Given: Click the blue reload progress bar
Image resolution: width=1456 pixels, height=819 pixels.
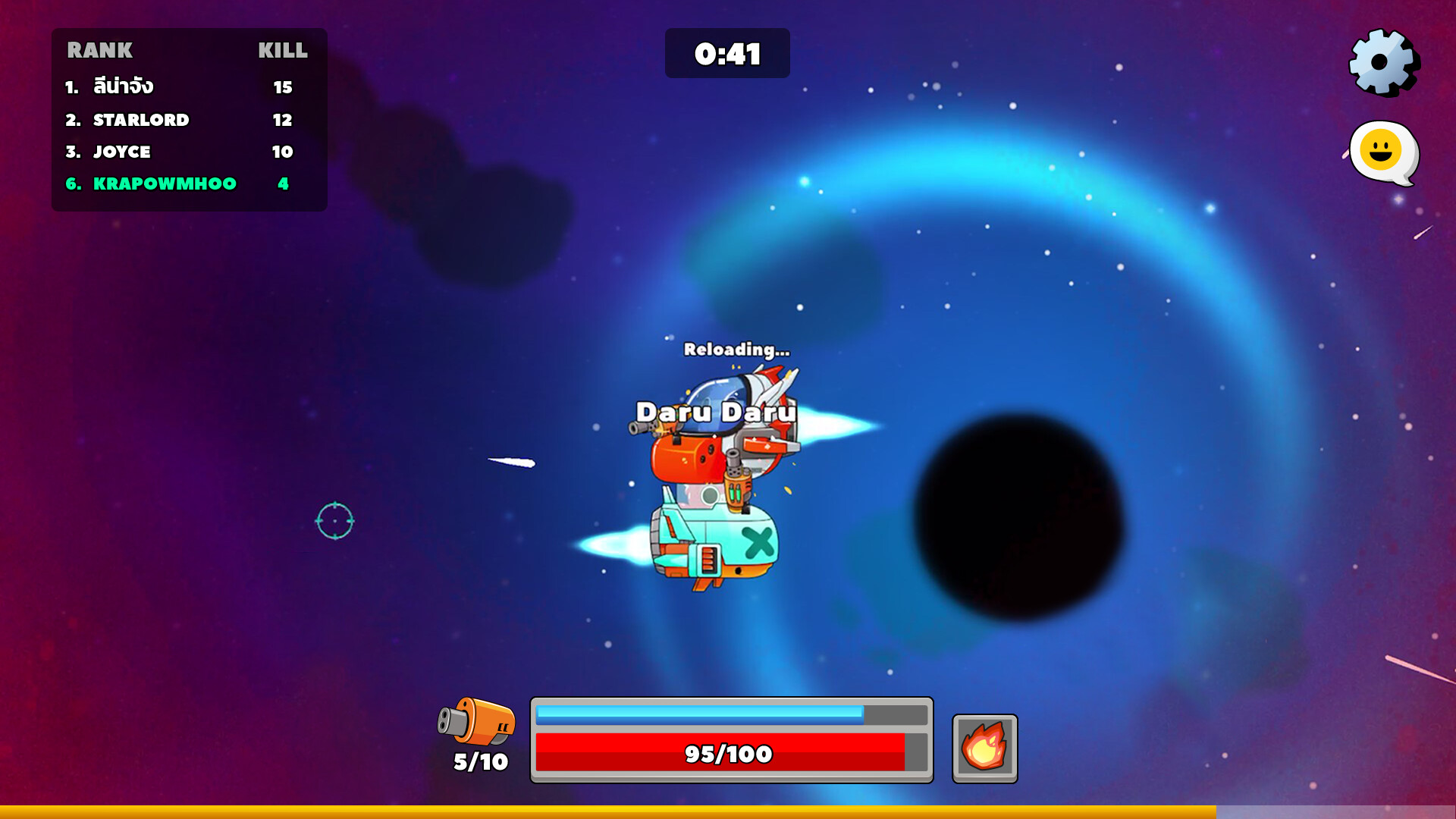Looking at the screenshot, I should [x=698, y=713].
